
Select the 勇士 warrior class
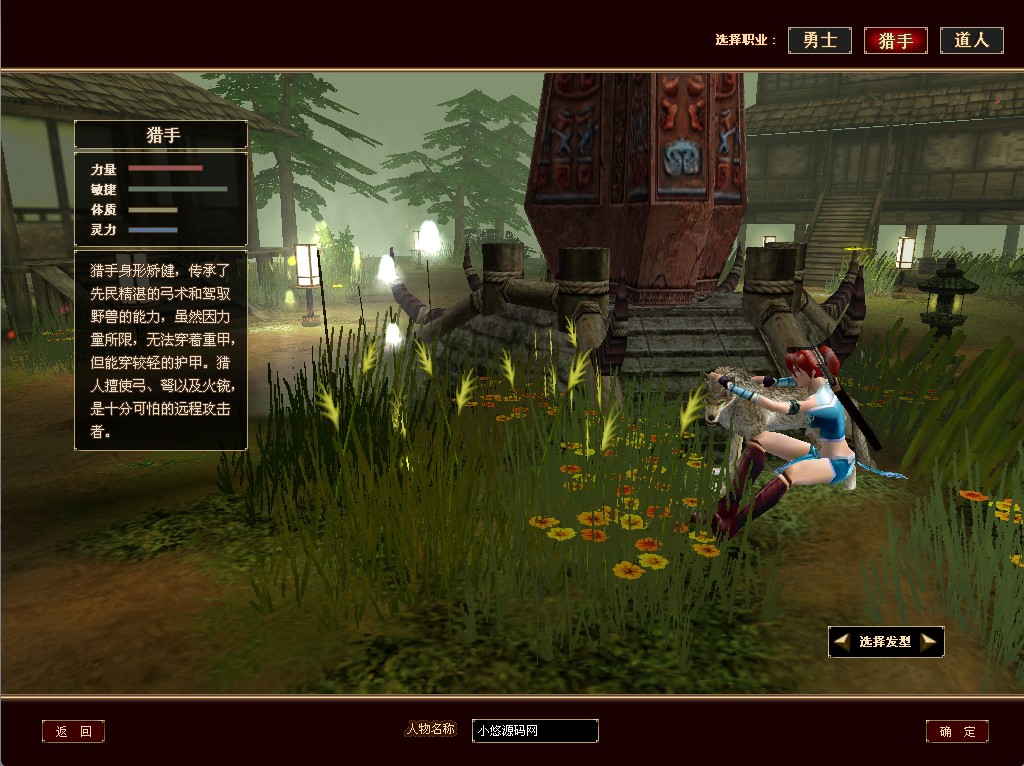coord(820,40)
